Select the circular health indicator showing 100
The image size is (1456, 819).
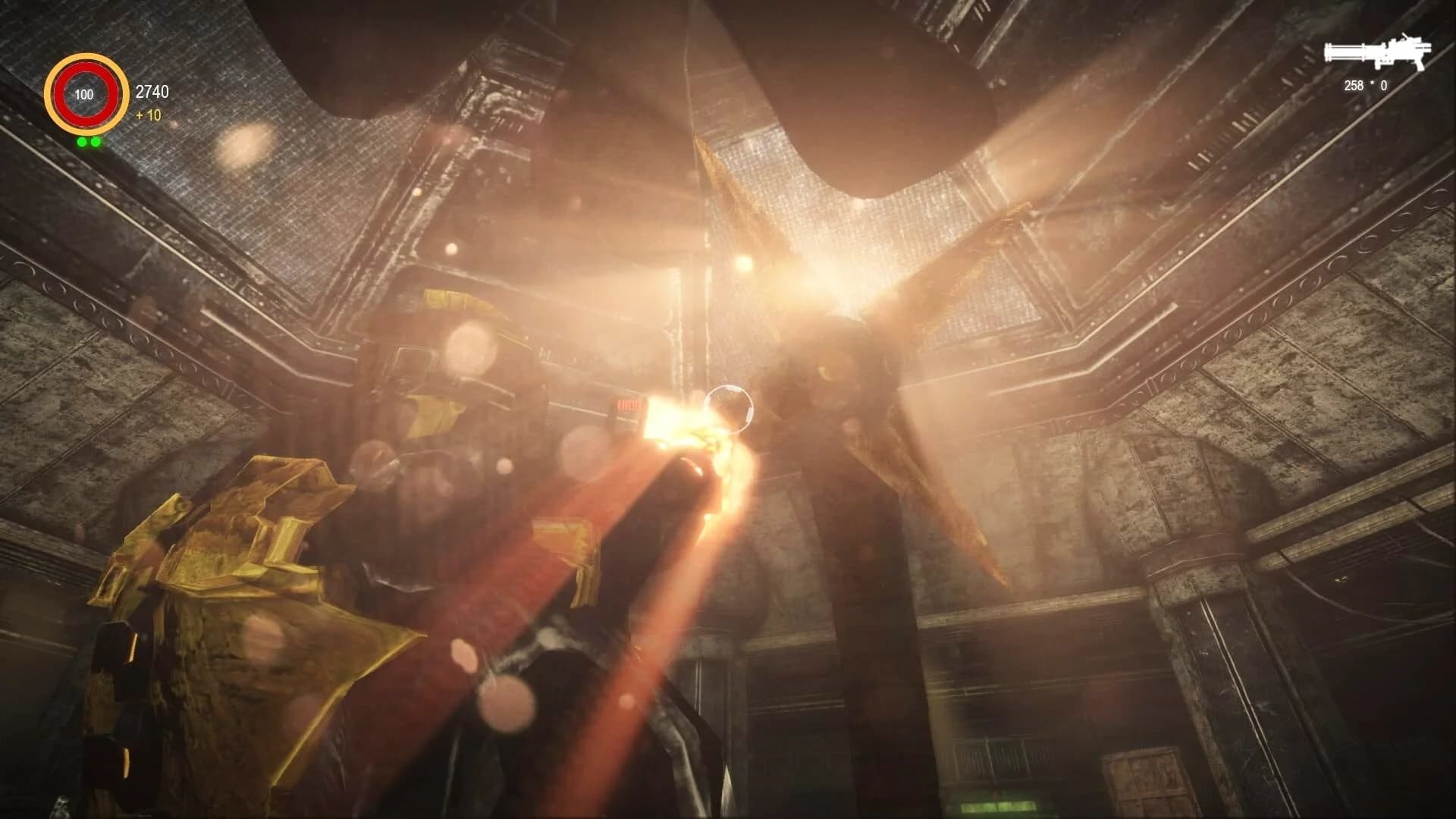pos(85,95)
